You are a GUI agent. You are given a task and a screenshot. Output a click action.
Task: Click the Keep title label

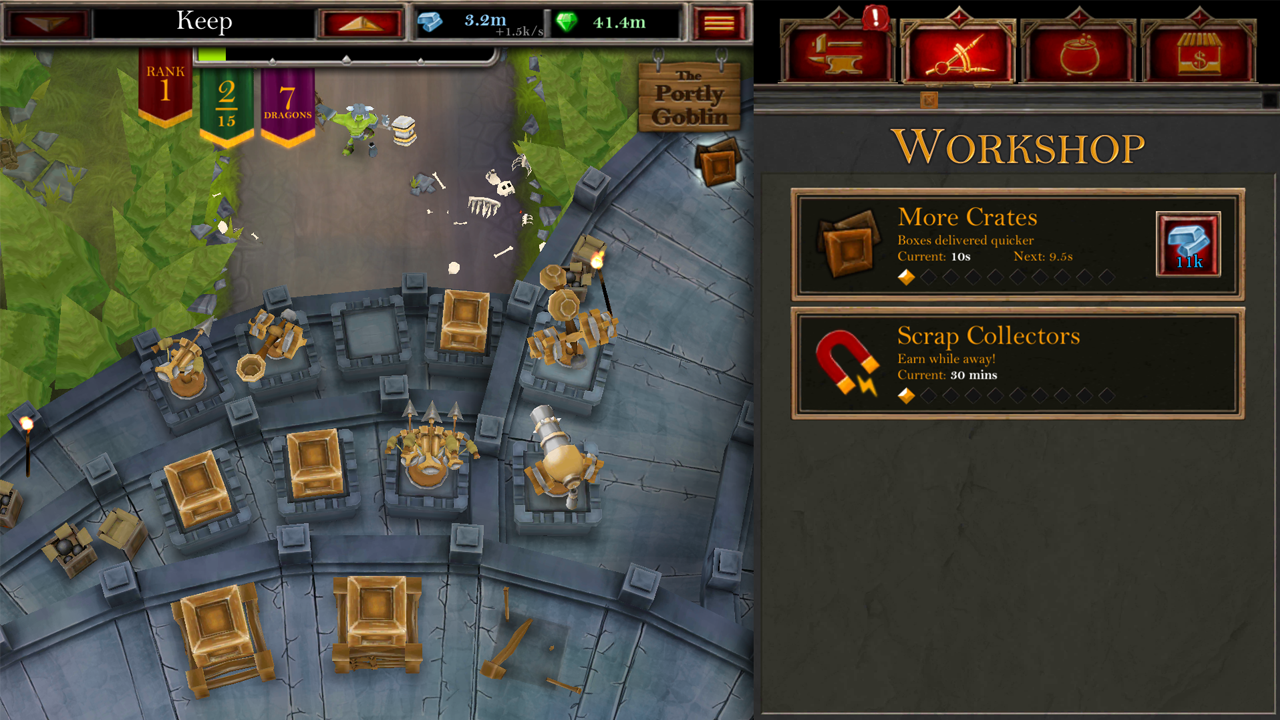coord(203,21)
